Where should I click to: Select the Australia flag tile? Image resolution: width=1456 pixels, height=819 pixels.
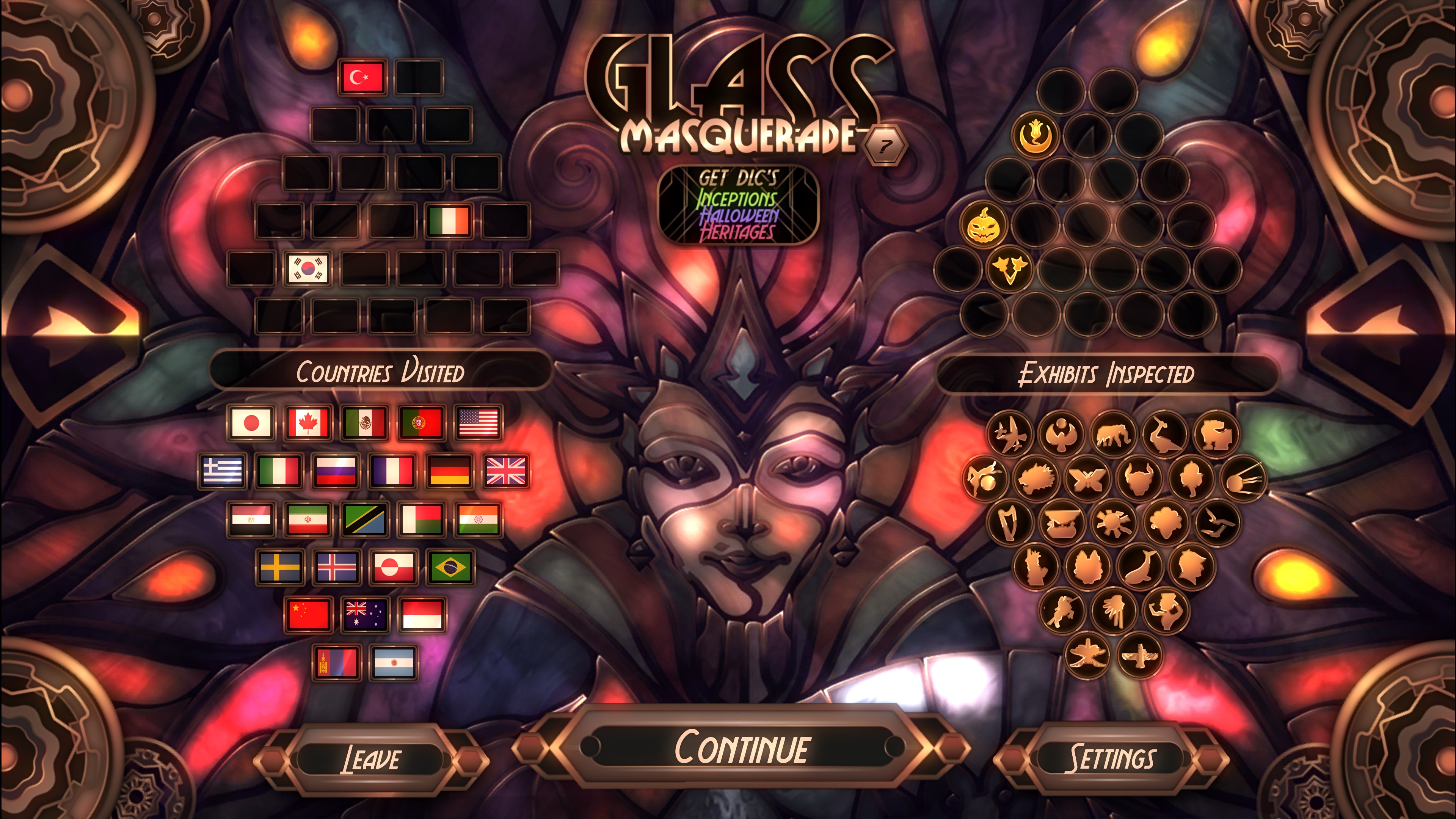pos(364,615)
